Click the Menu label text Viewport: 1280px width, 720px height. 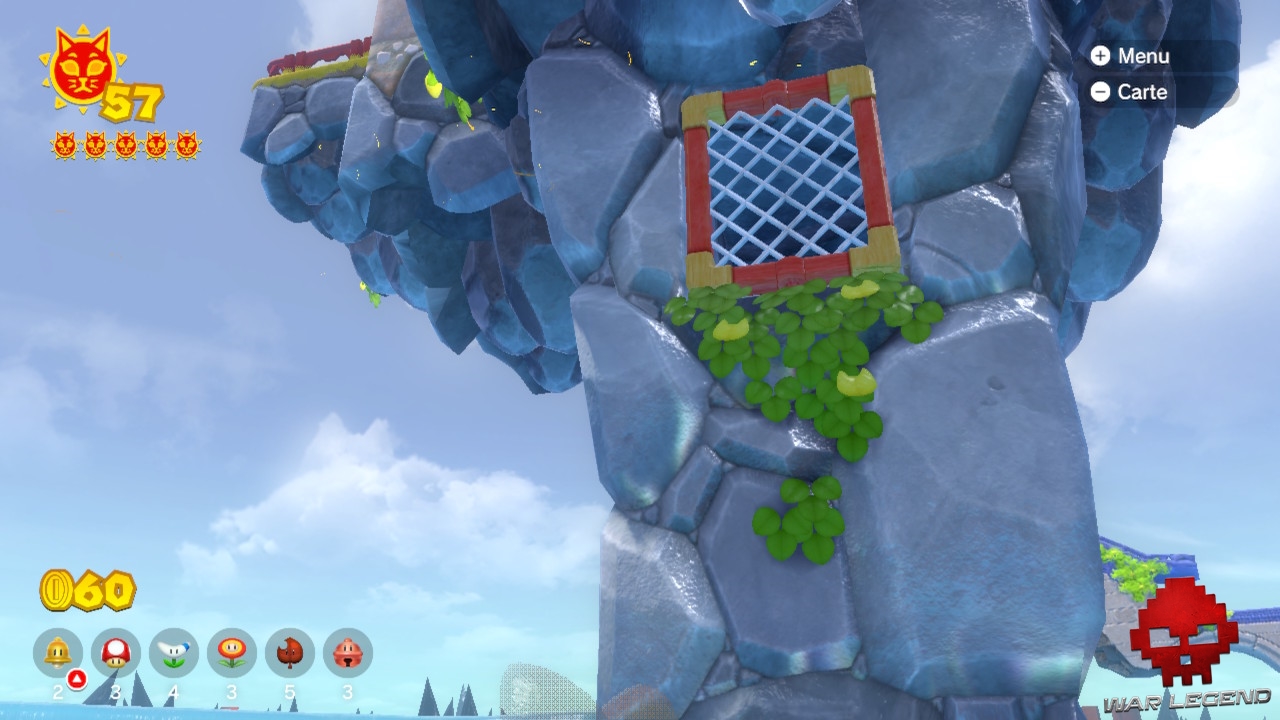pos(1143,56)
